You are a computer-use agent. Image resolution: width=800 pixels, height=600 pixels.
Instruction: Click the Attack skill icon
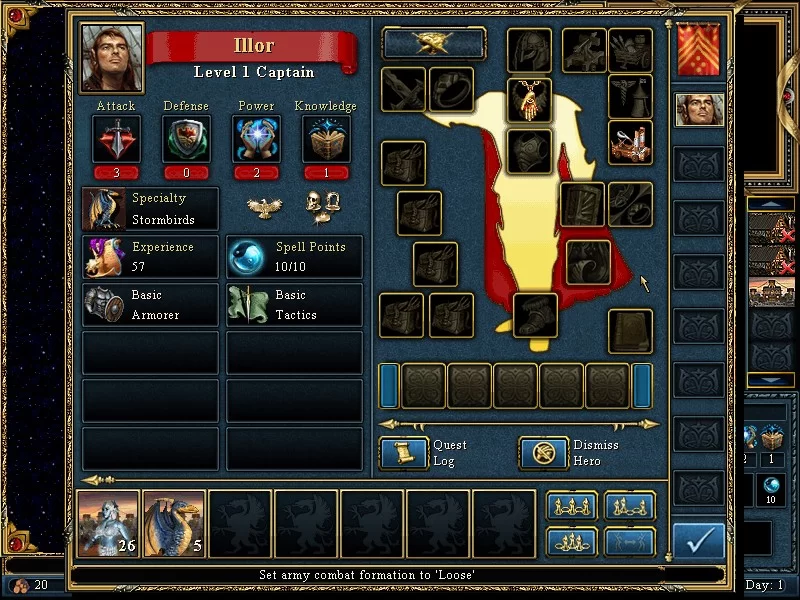(116, 138)
